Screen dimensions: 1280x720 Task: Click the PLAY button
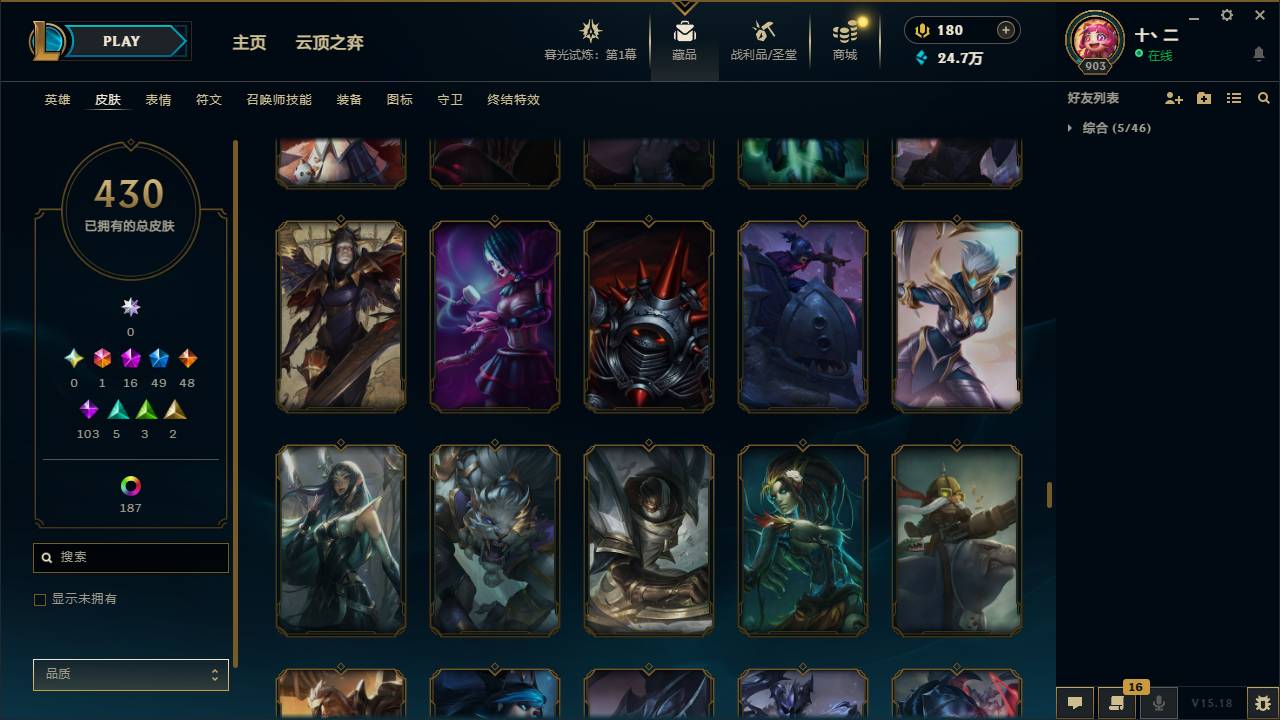coord(120,41)
